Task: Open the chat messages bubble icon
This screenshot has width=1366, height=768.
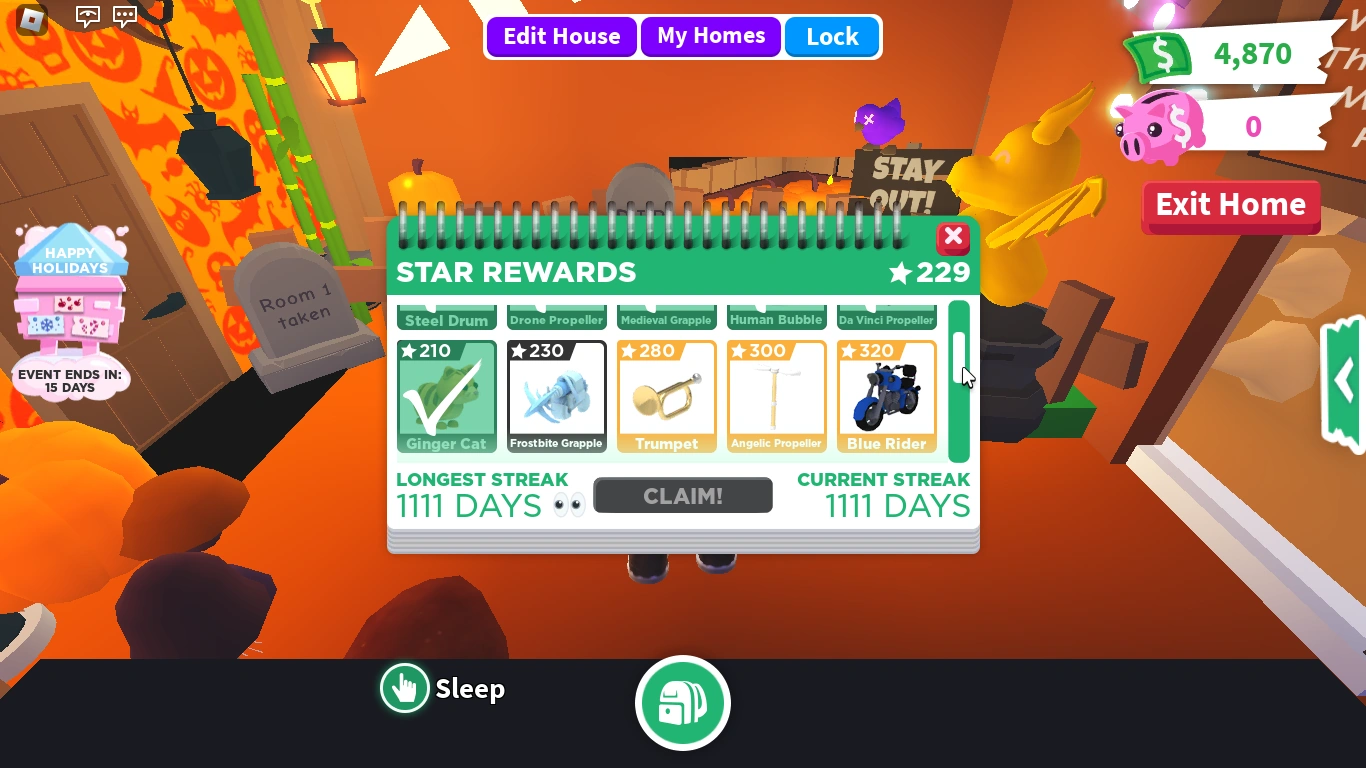Action: click(x=124, y=16)
